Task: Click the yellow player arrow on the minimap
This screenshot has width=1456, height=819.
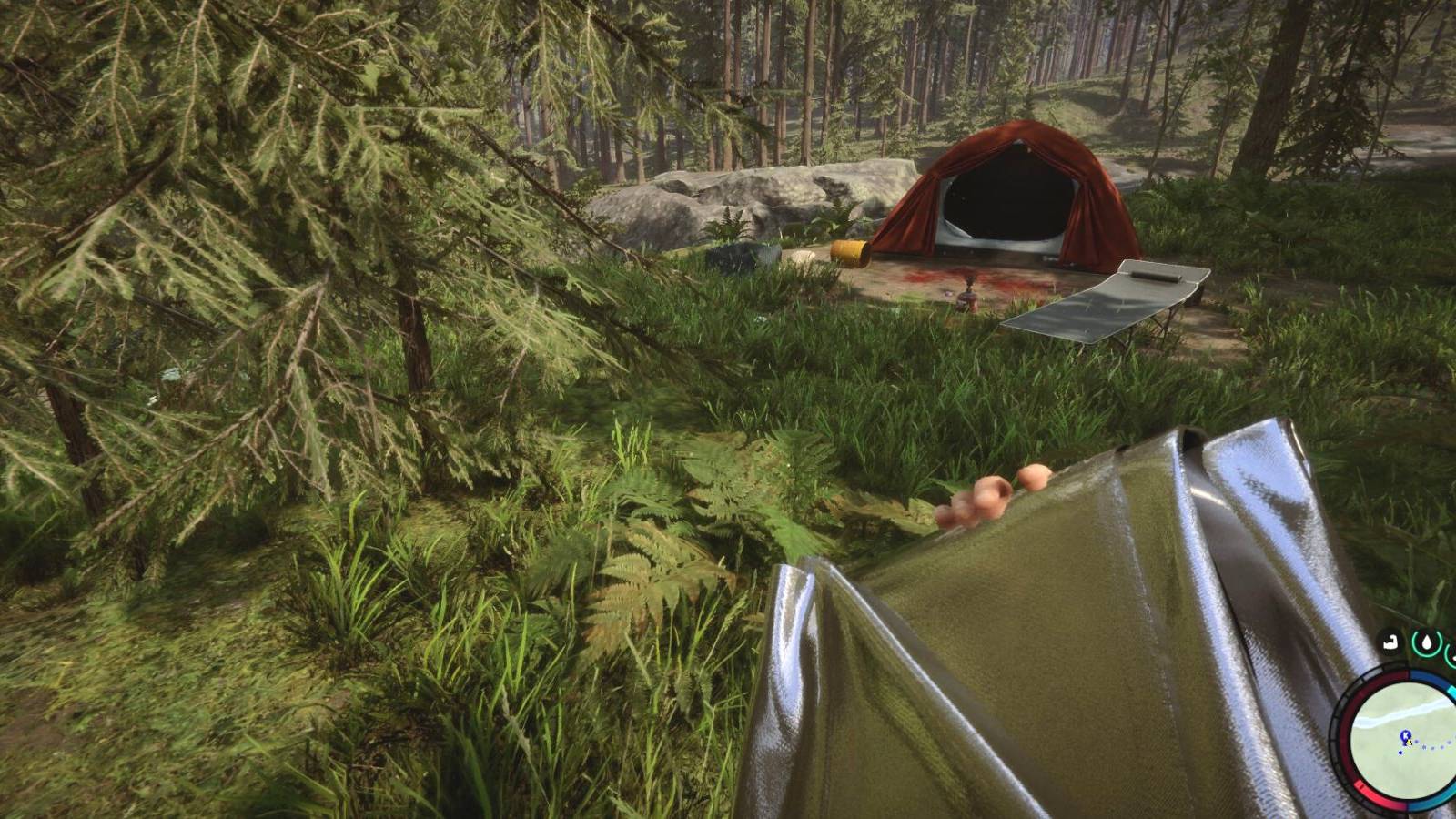Action: 1410,743
